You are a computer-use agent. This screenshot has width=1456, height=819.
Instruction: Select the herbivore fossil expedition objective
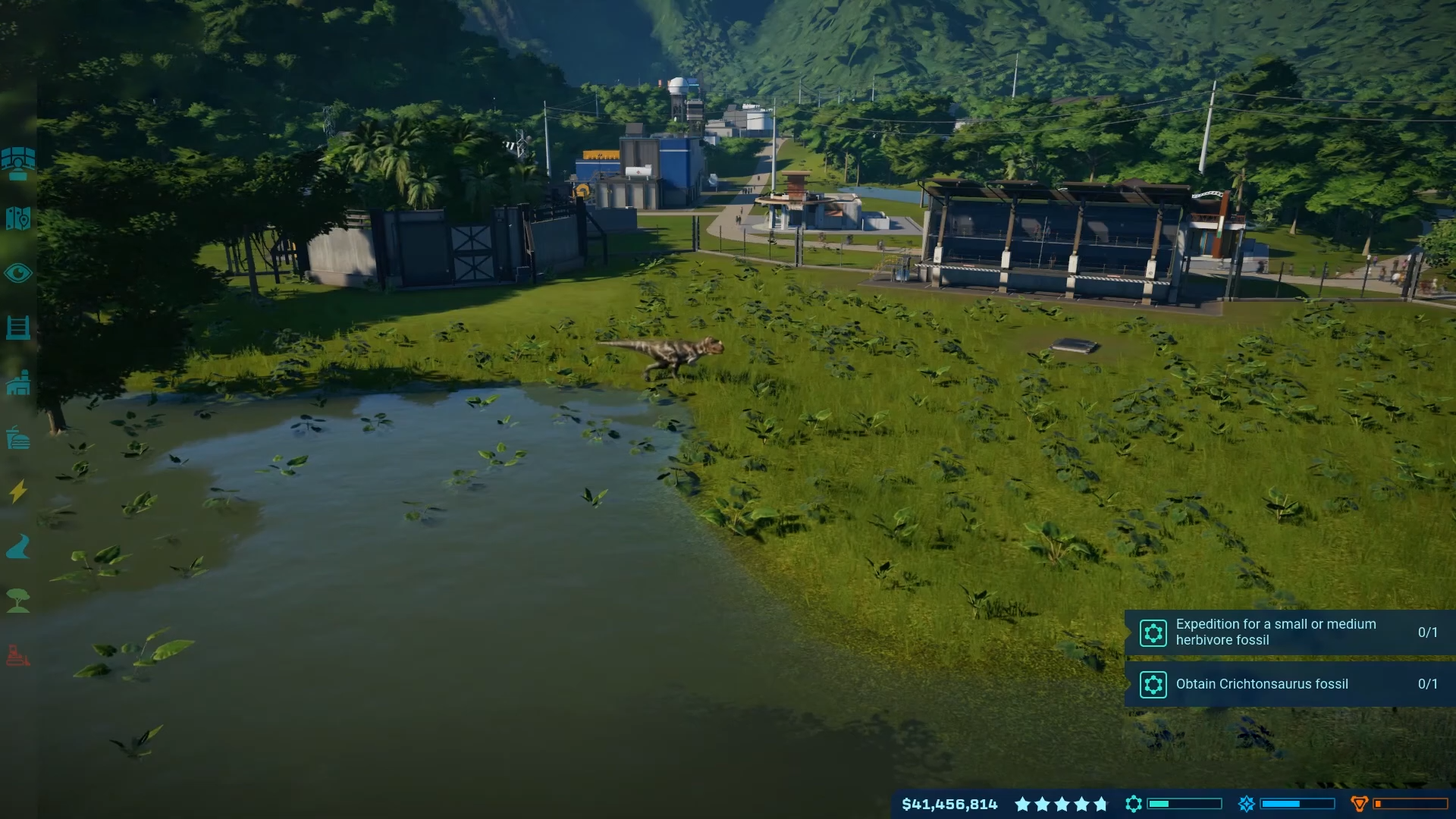[x=1289, y=632]
